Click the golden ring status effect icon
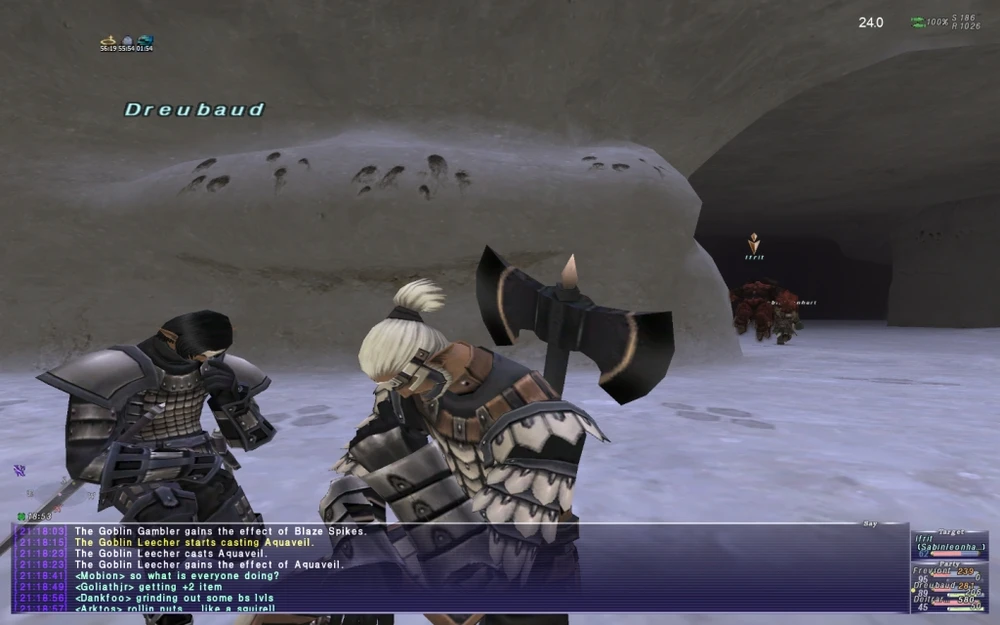The image size is (1000, 625). click(x=108, y=40)
